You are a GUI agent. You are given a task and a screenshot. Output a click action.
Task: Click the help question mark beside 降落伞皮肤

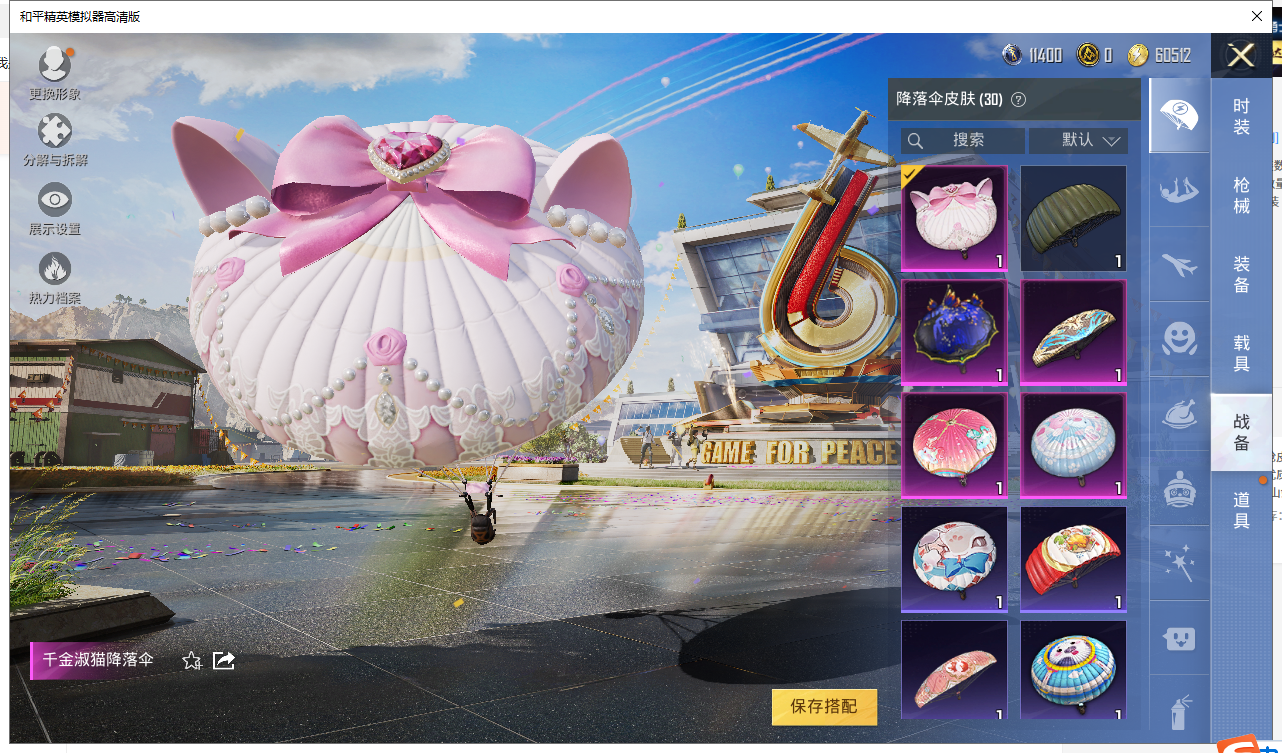[x=1019, y=100]
